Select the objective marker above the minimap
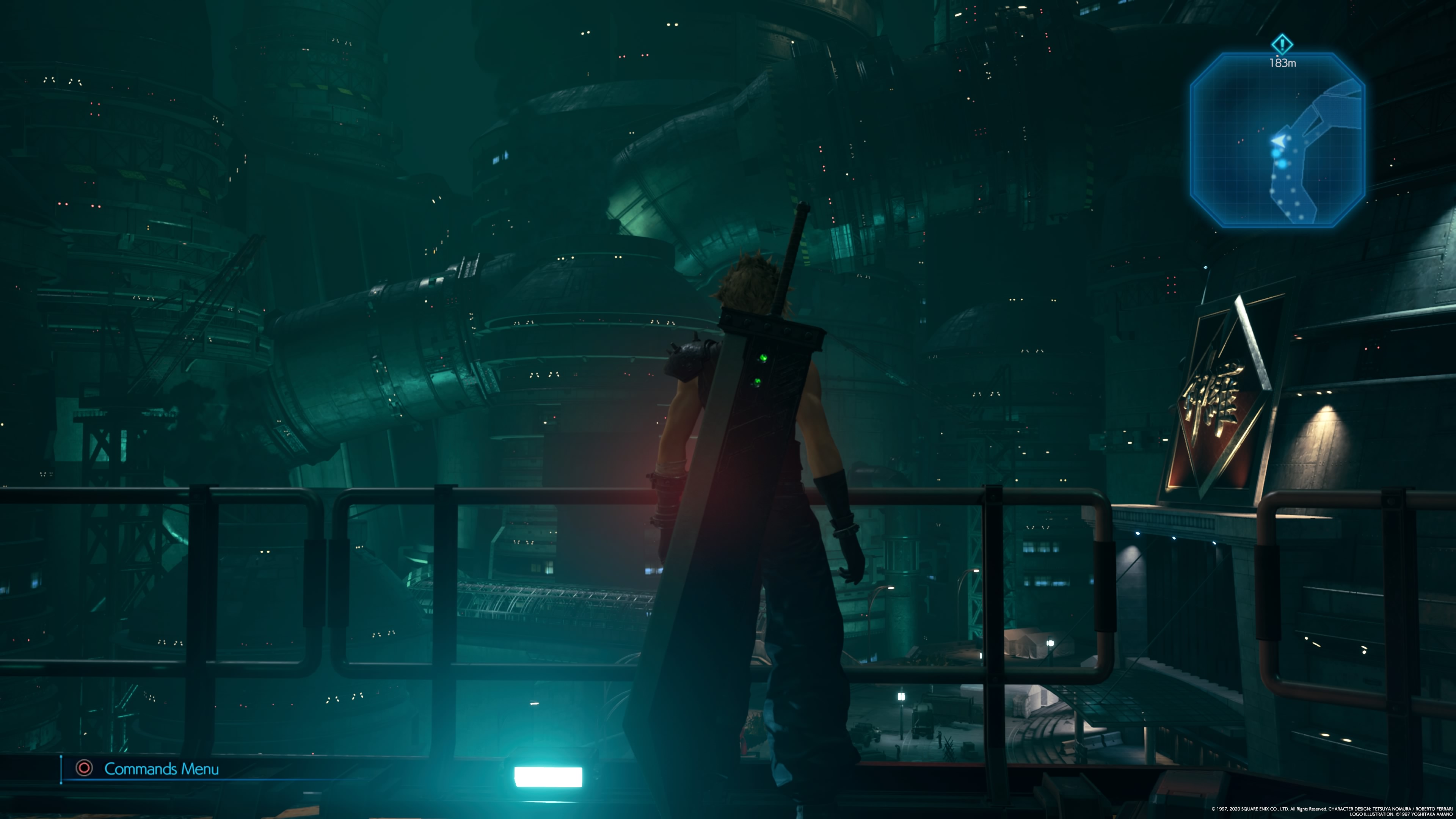The height and width of the screenshot is (819, 1456). pos(1282,44)
